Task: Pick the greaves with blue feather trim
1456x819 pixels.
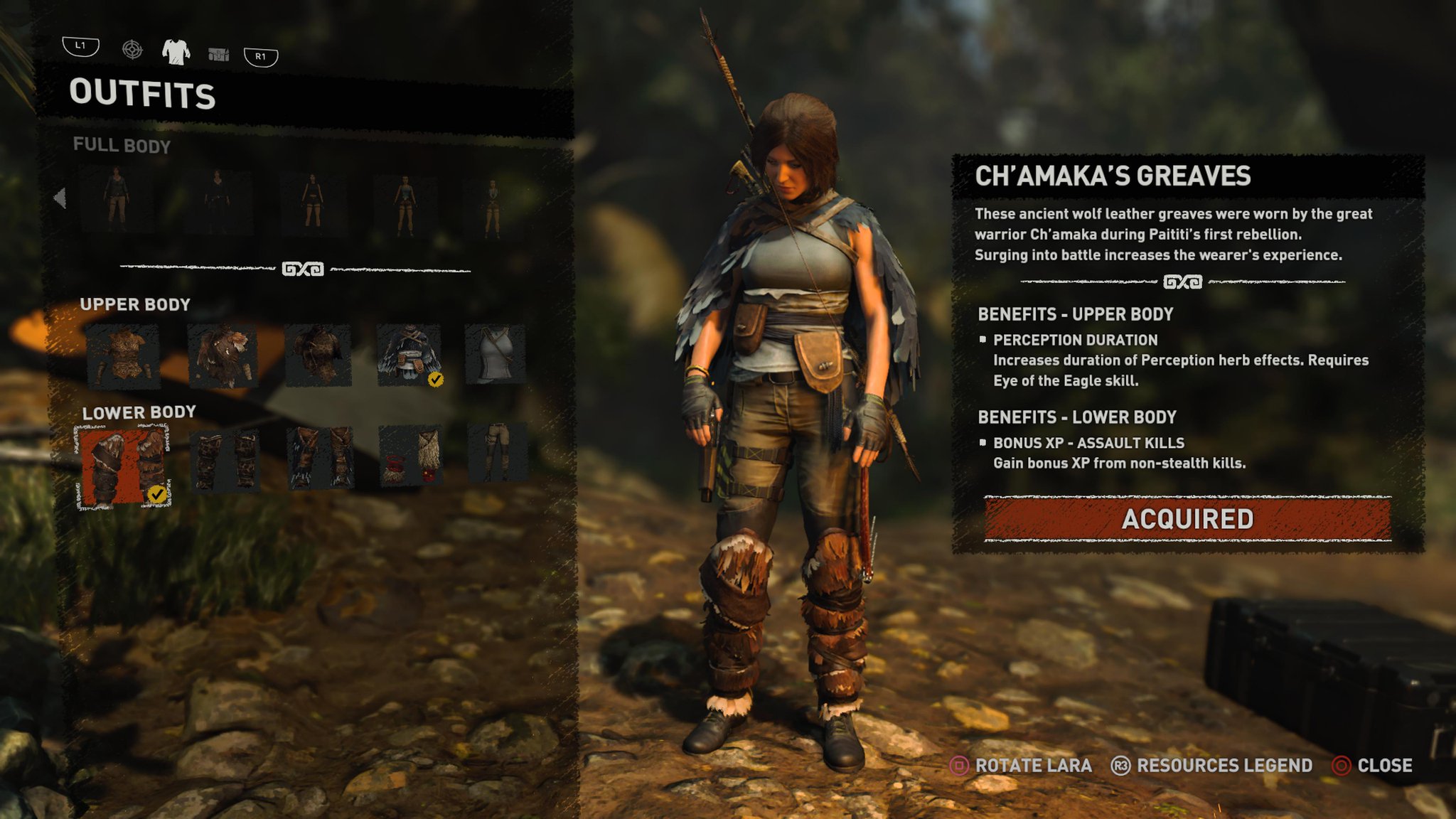Action: (x=321, y=457)
